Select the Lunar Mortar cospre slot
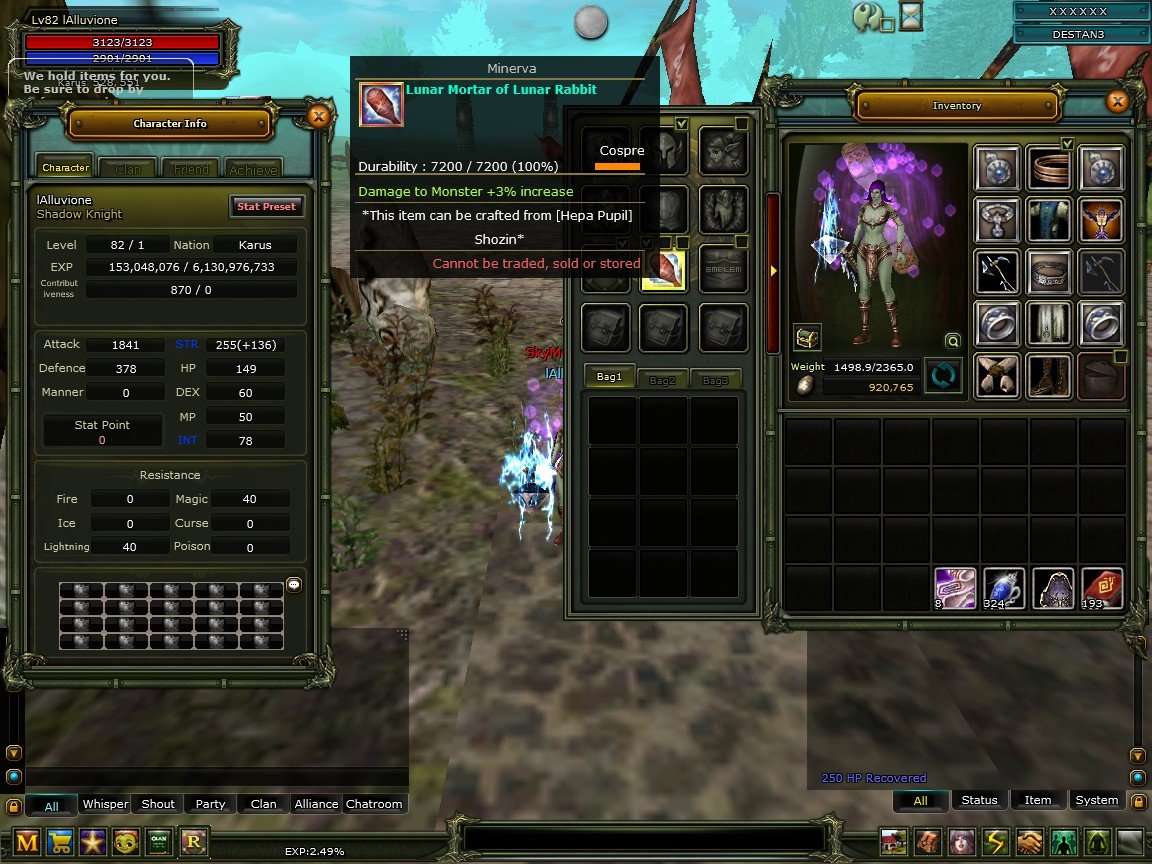 pyautogui.click(x=663, y=268)
